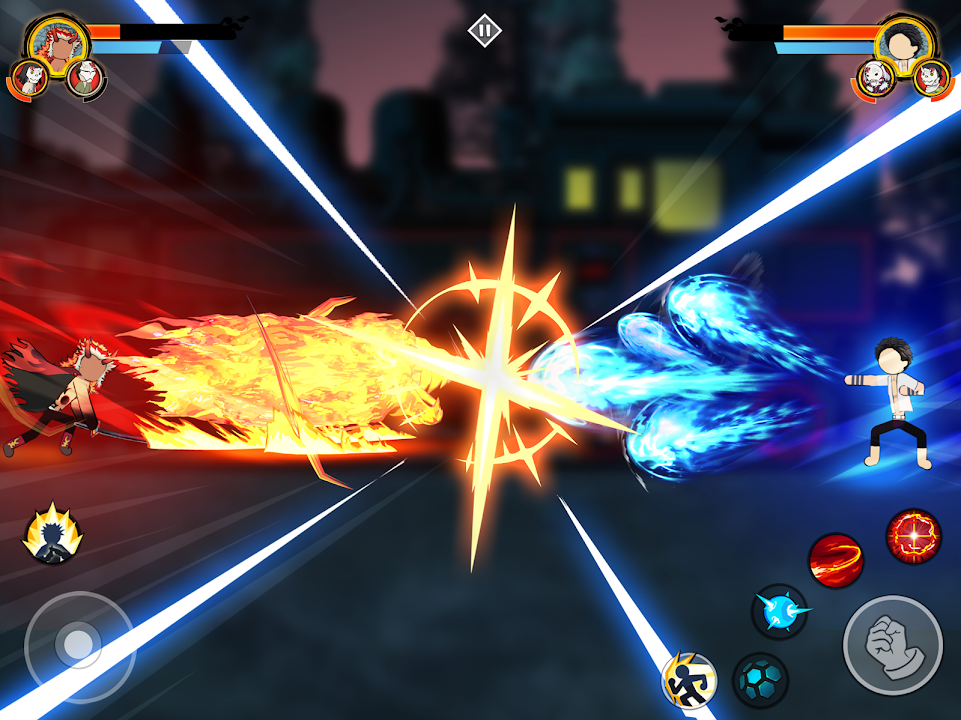Fire the blue spiked energy ball skill
The height and width of the screenshot is (720, 961).
[779, 611]
